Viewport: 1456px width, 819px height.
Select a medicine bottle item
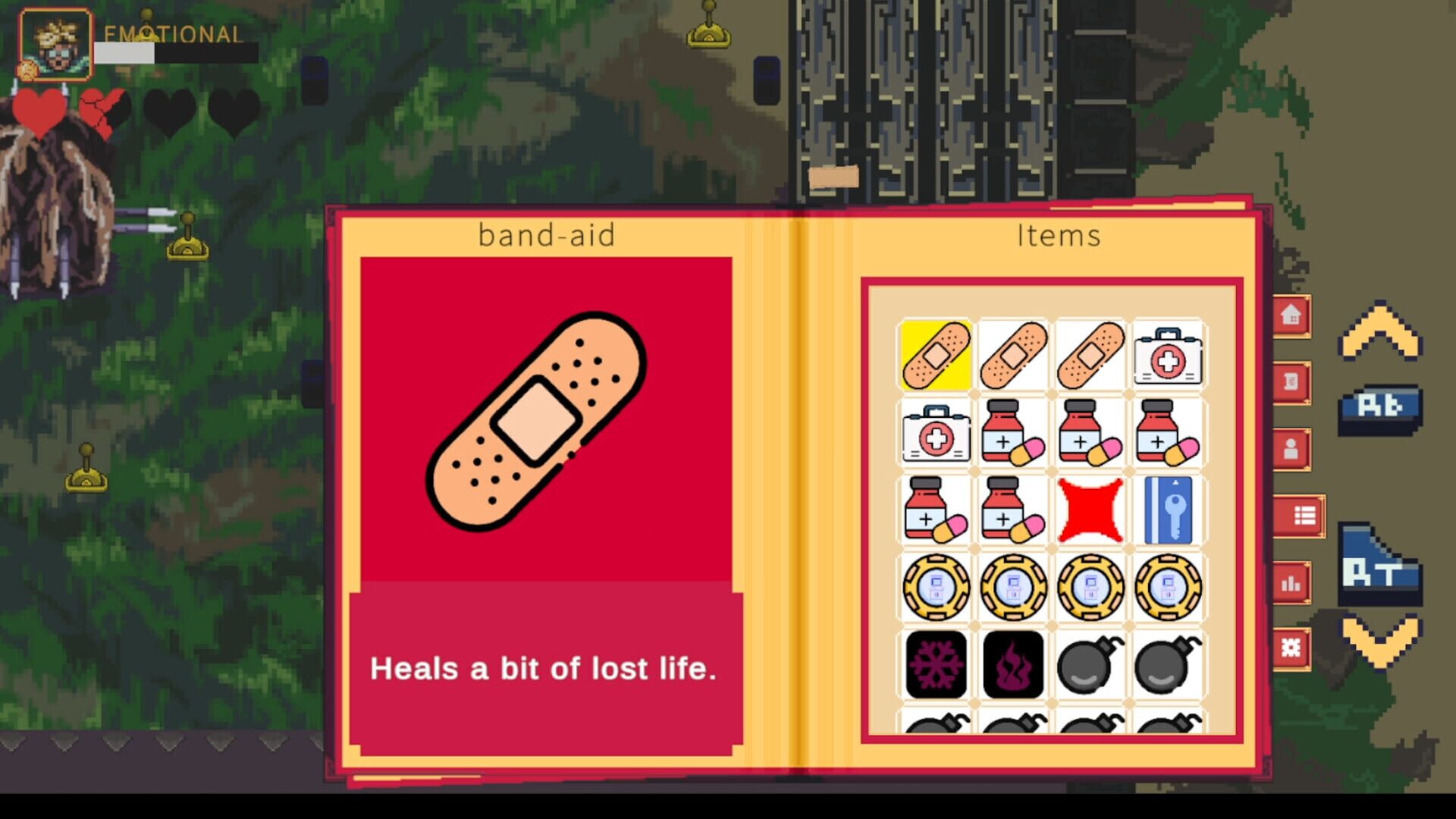[1013, 432]
